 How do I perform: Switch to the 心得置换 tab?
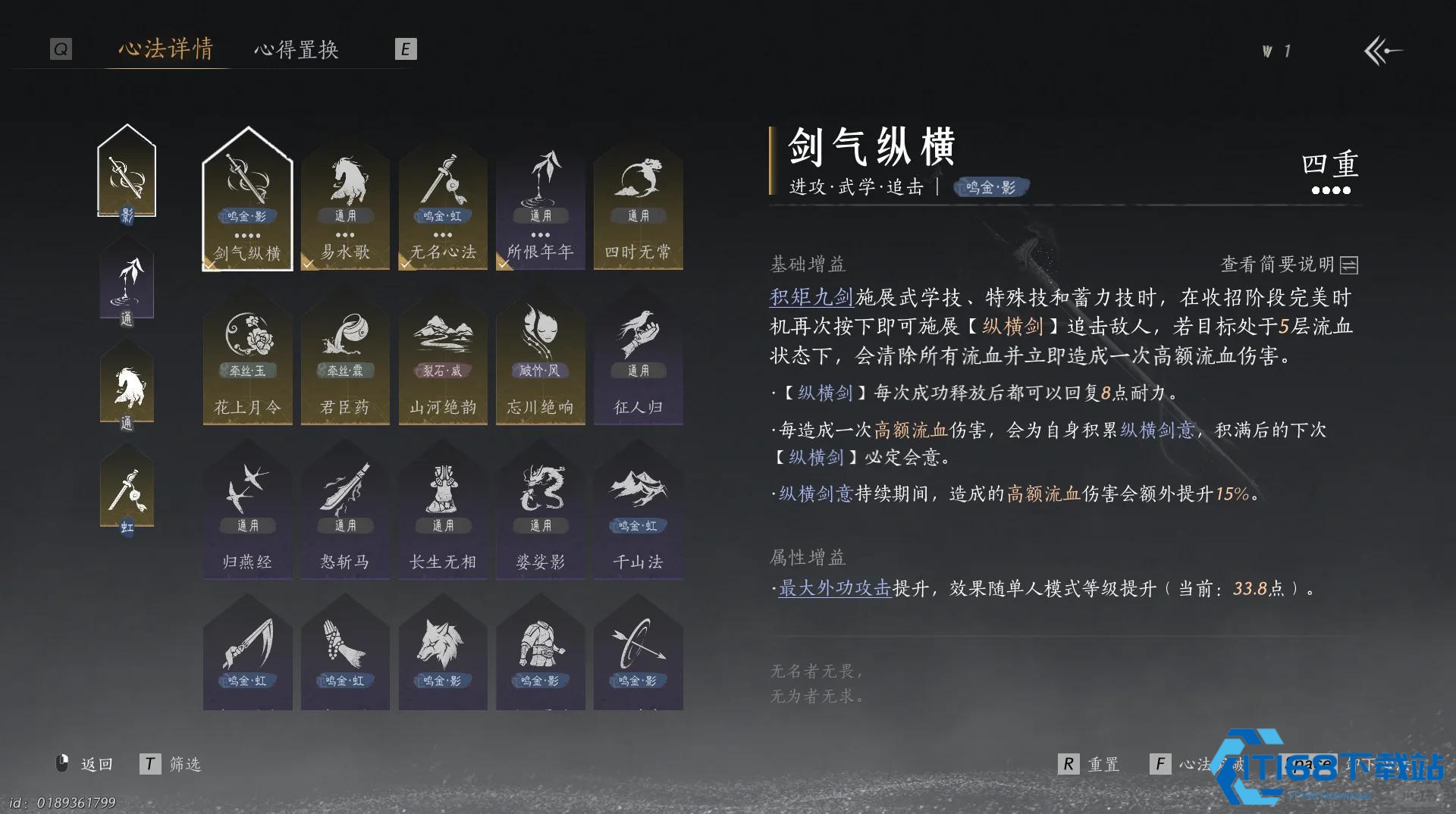297,50
